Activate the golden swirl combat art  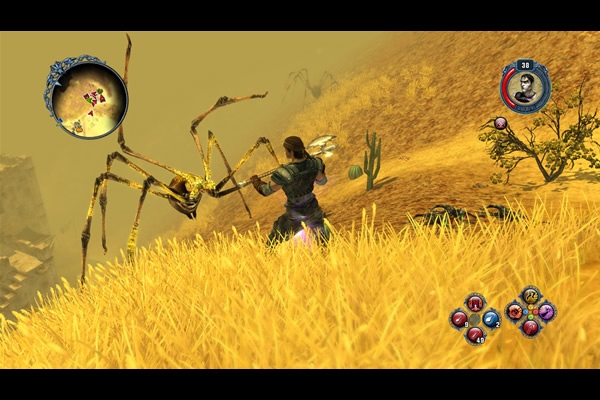tap(530, 295)
